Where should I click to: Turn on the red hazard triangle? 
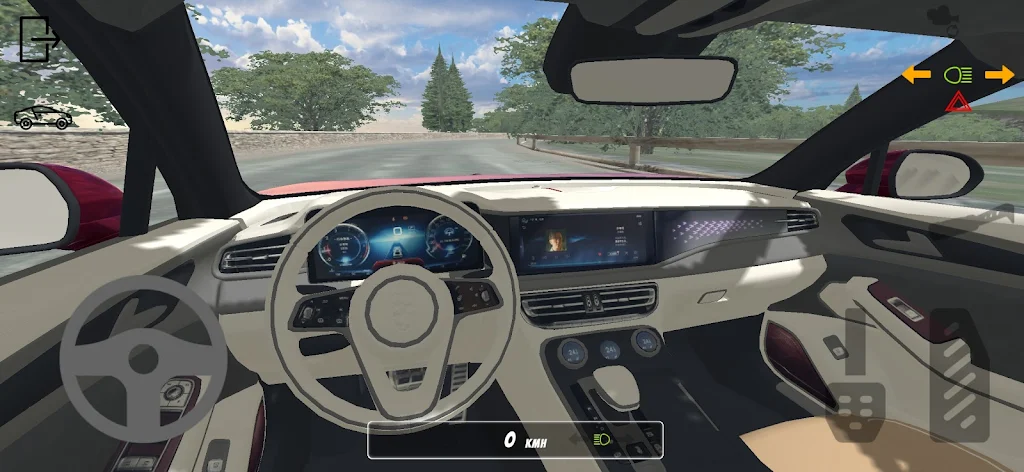958,102
